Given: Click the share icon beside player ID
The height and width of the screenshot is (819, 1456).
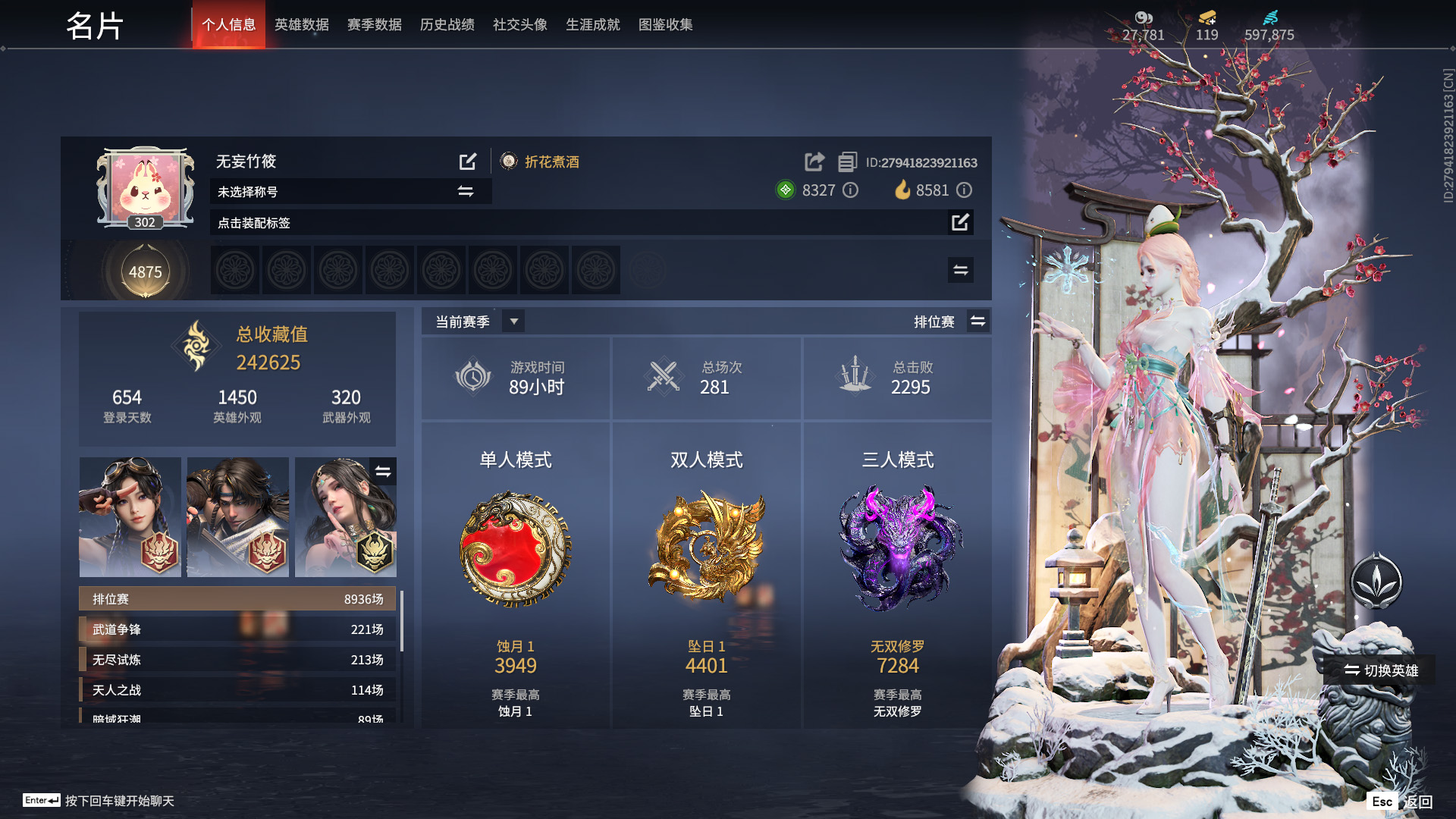Looking at the screenshot, I should click(x=814, y=162).
